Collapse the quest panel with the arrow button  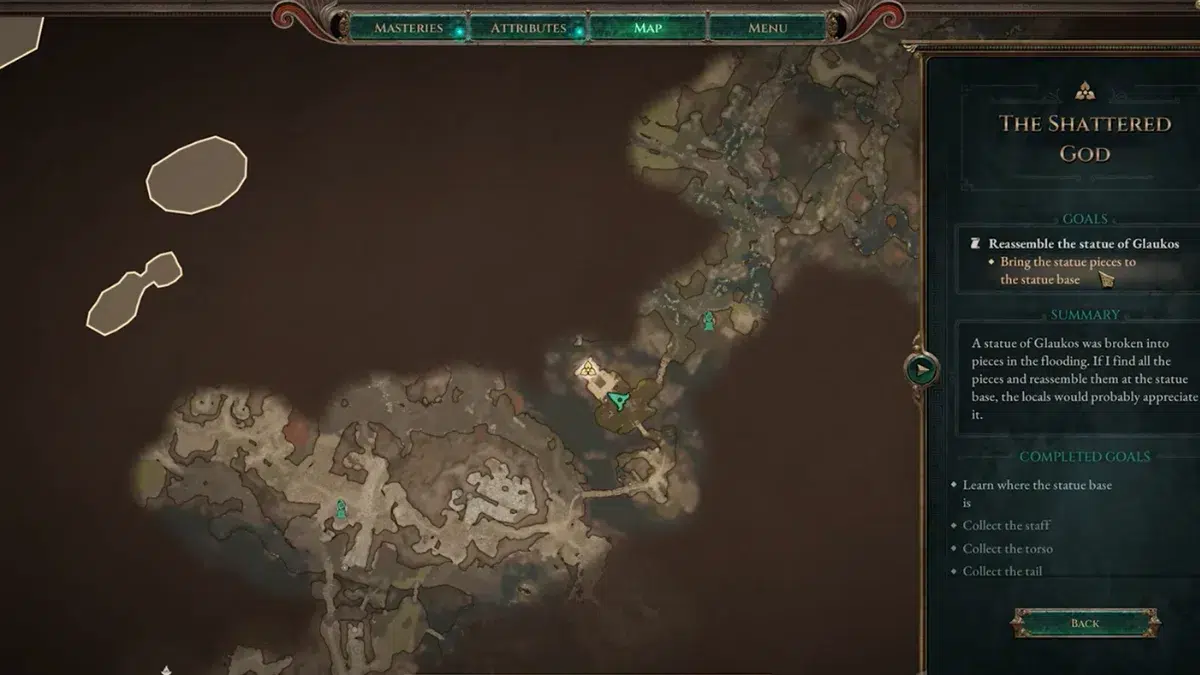(x=921, y=370)
